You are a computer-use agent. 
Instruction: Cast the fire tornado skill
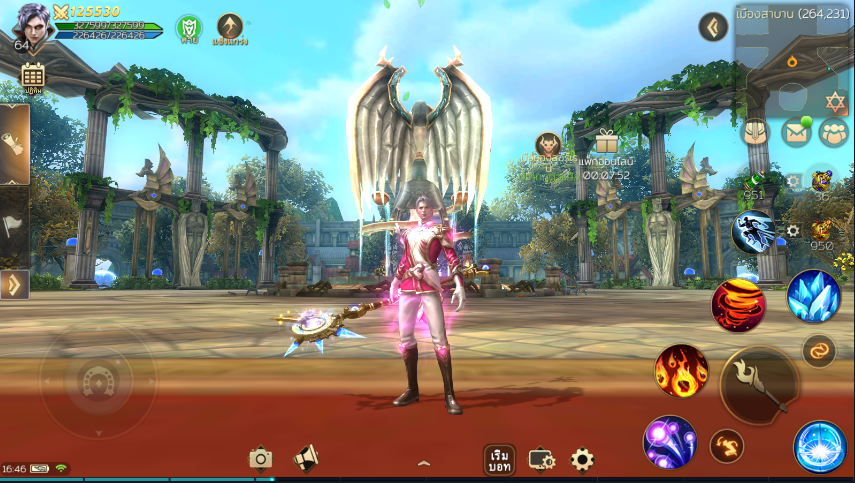tap(738, 306)
